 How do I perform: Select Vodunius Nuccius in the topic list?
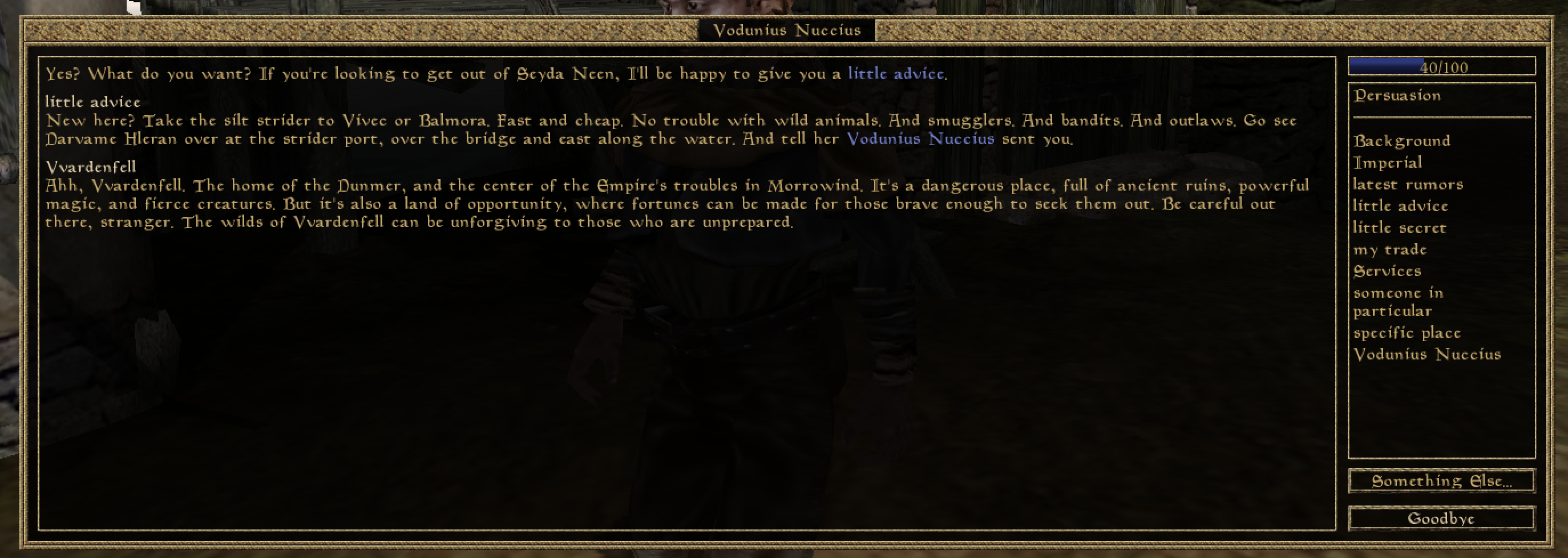[1426, 355]
